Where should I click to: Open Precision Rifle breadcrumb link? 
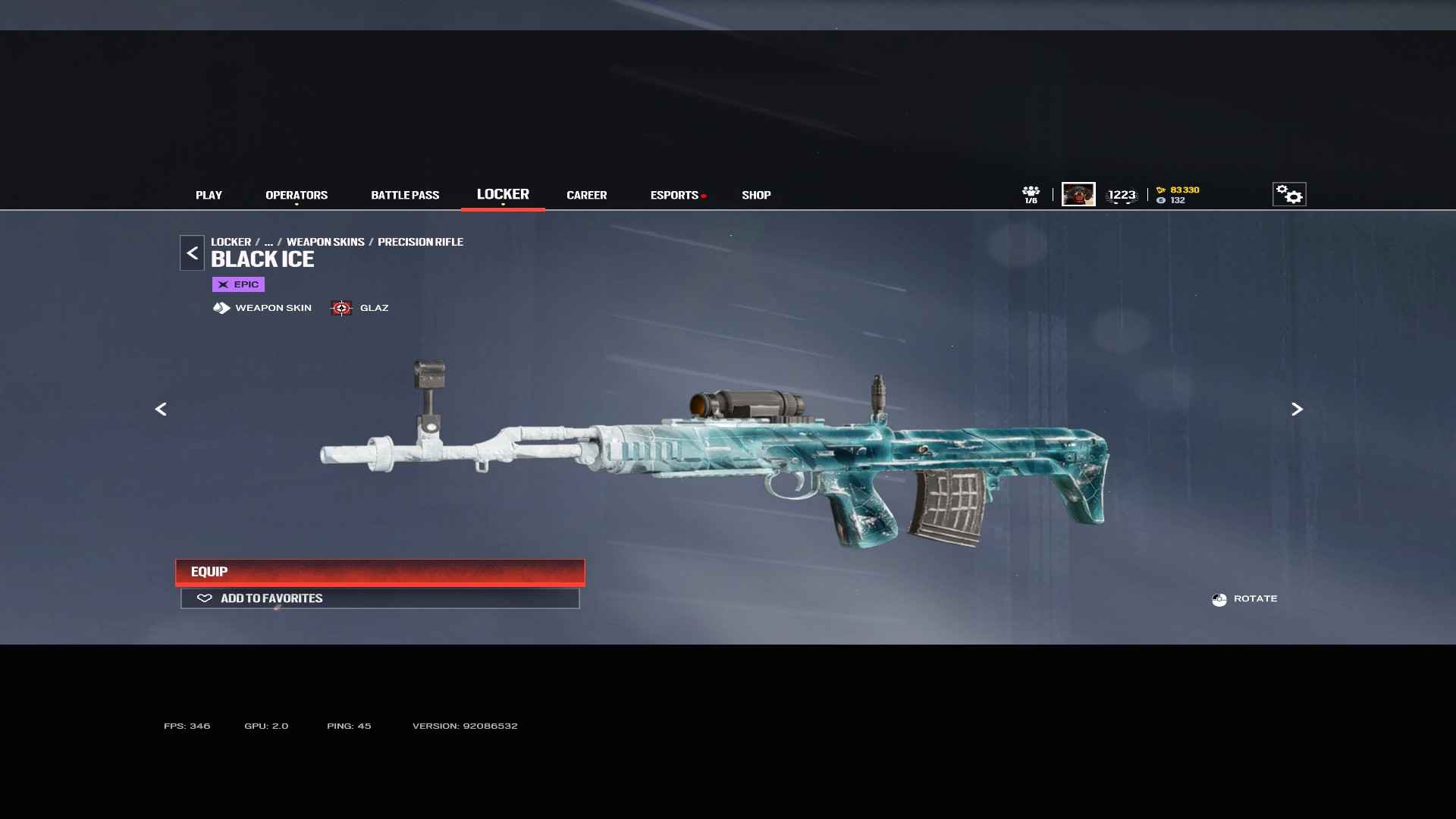click(x=420, y=242)
